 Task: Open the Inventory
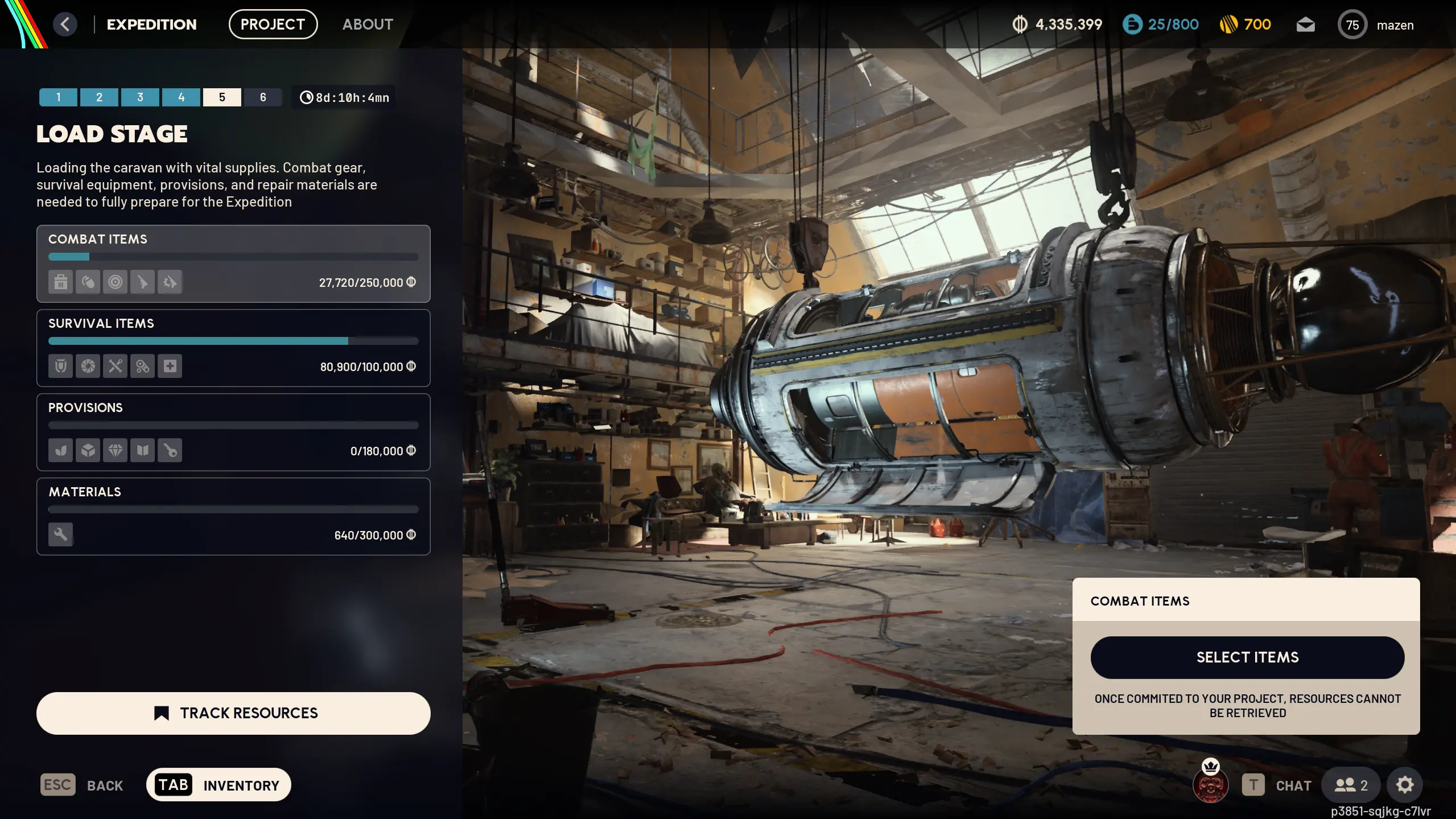tap(218, 785)
